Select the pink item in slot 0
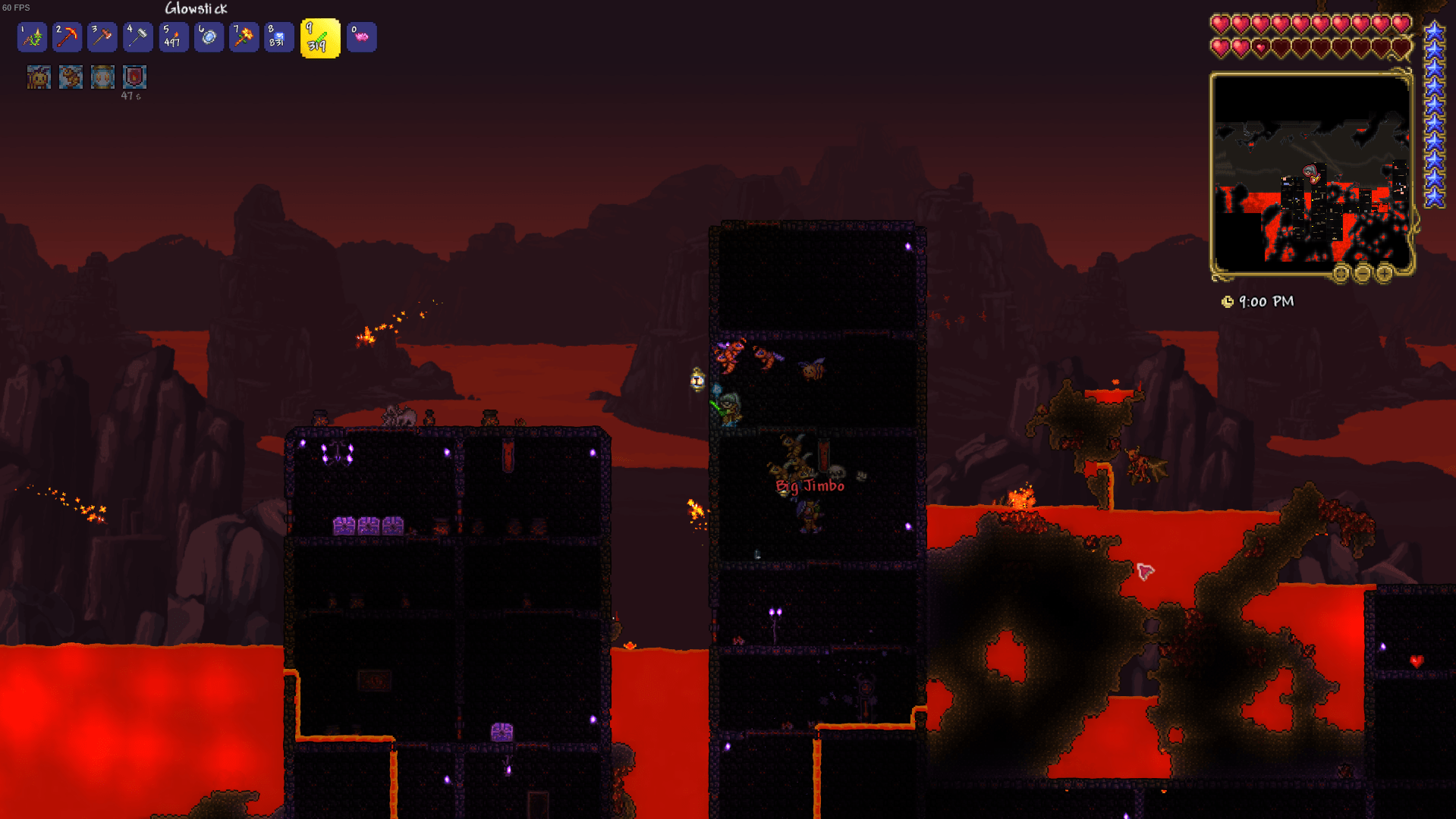This screenshot has height=819, width=1456. [362, 36]
